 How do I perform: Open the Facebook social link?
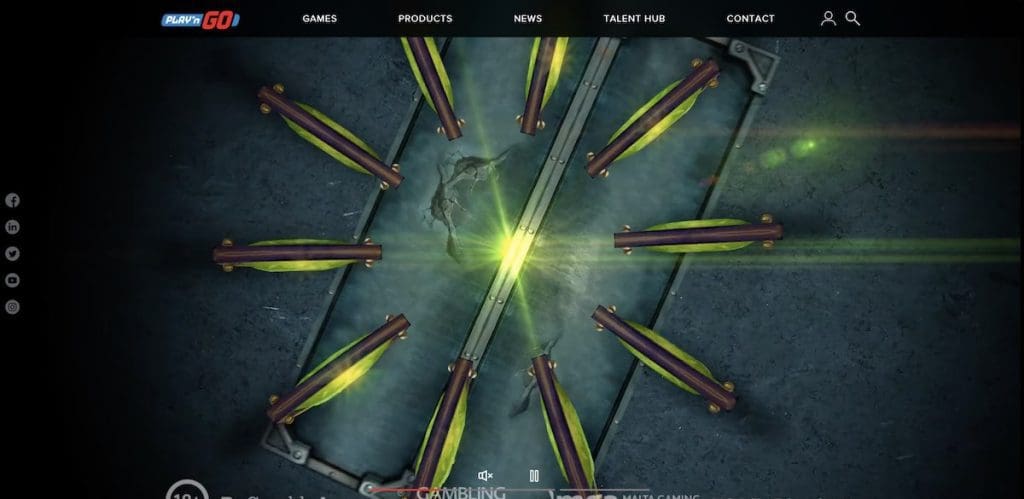13,200
